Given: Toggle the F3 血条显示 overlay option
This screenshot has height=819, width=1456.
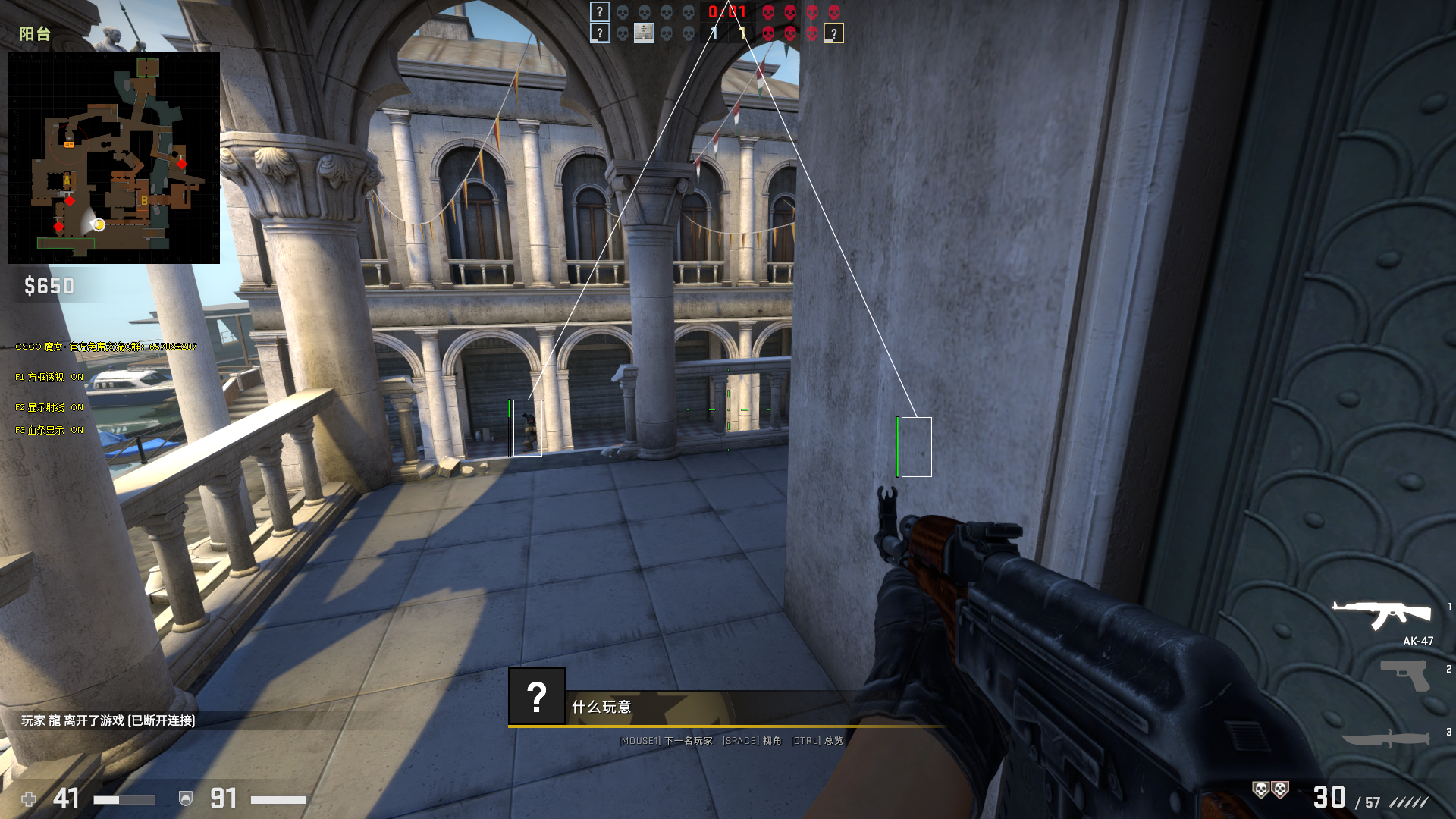Looking at the screenshot, I should point(49,430).
